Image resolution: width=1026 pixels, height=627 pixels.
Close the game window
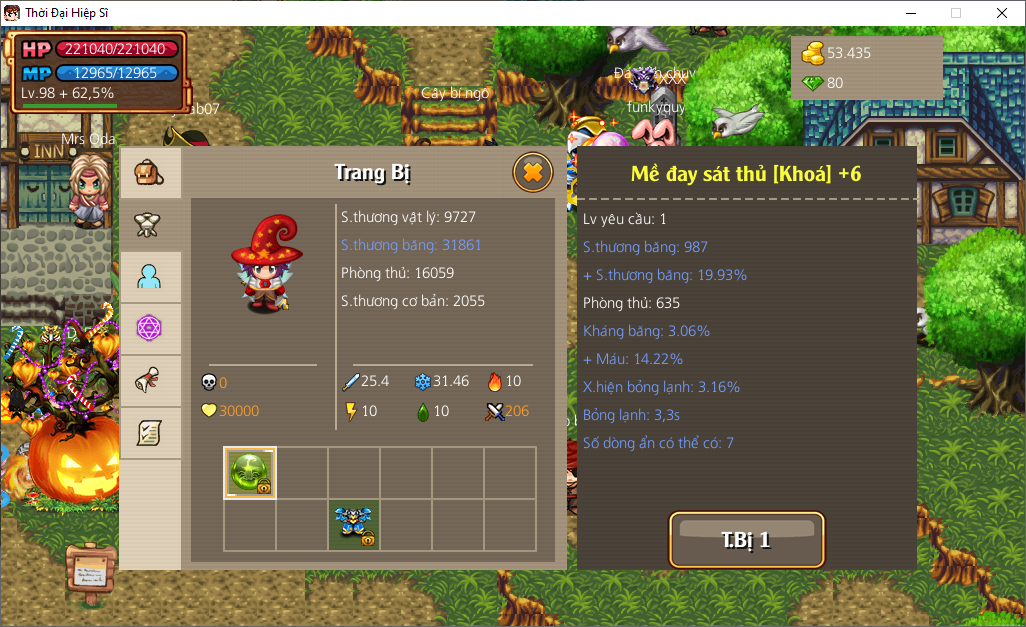(1001, 13)
